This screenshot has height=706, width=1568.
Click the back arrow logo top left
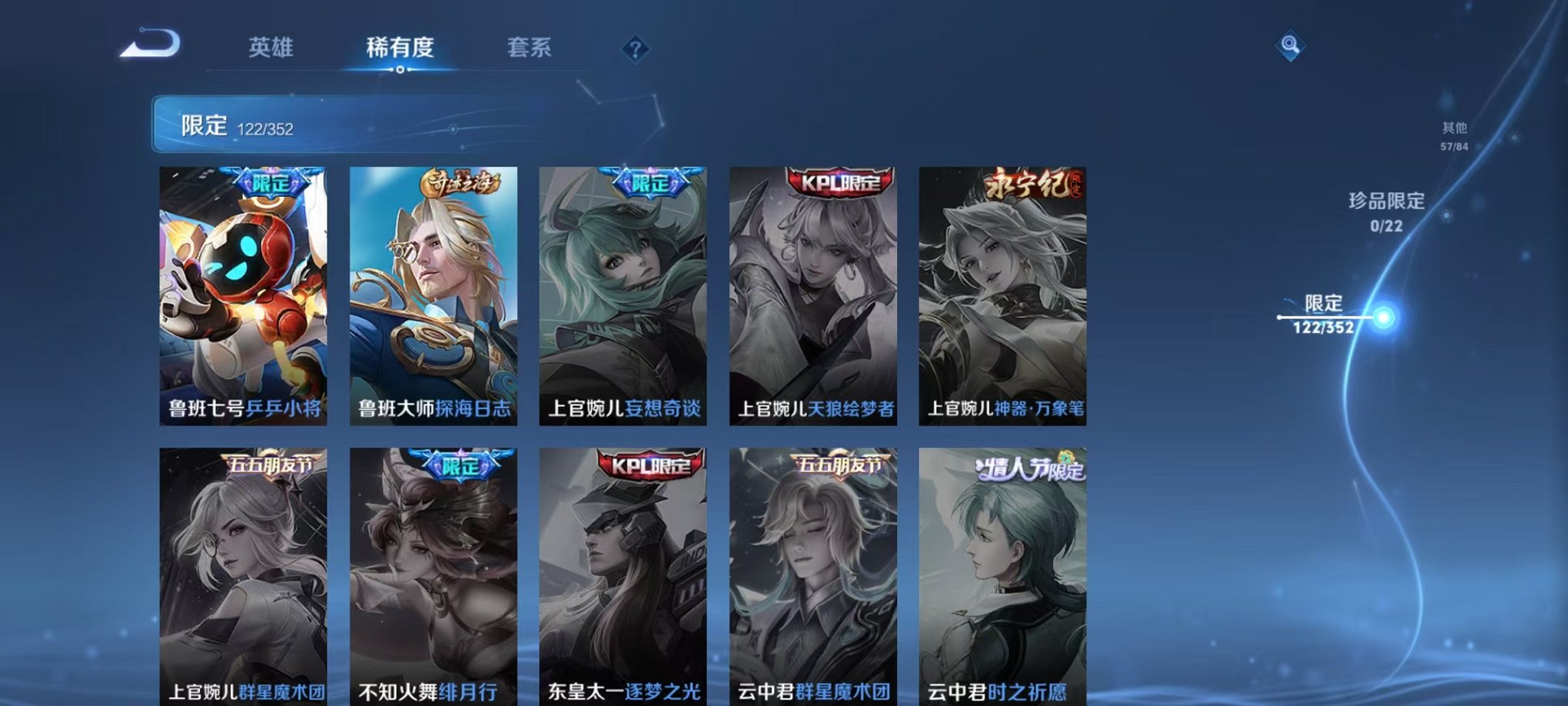click(x=151, y=42)
